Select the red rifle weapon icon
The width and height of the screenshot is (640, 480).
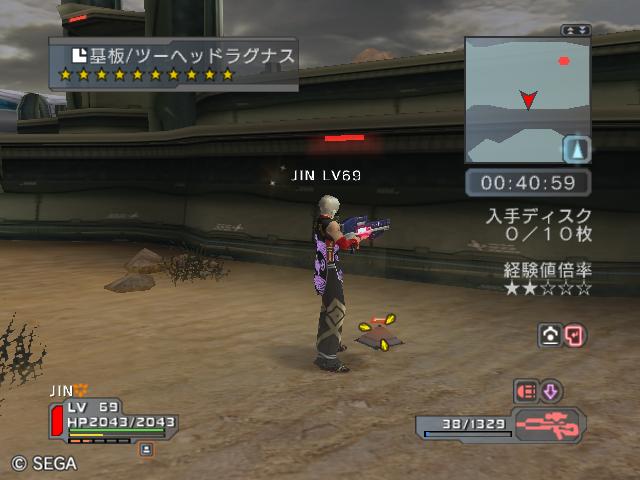pos(549,423)
